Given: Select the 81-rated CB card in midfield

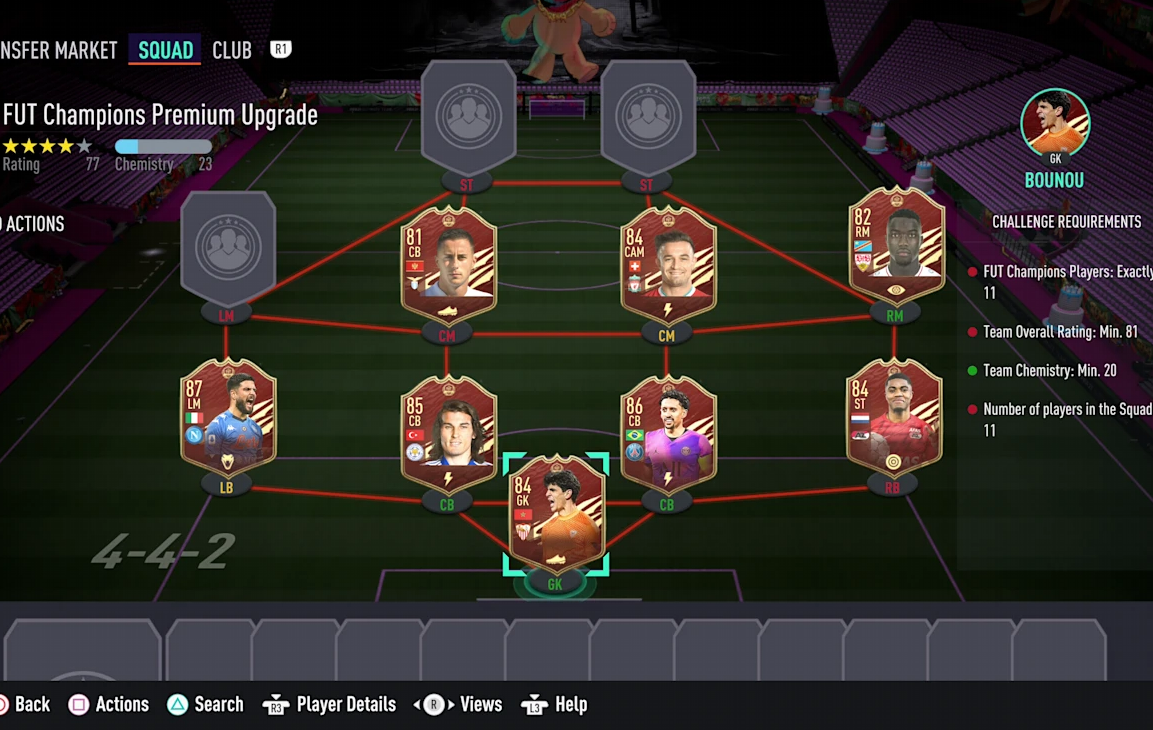Looking at the screenshot, I should pyautogui.click(x=447, y=265).
